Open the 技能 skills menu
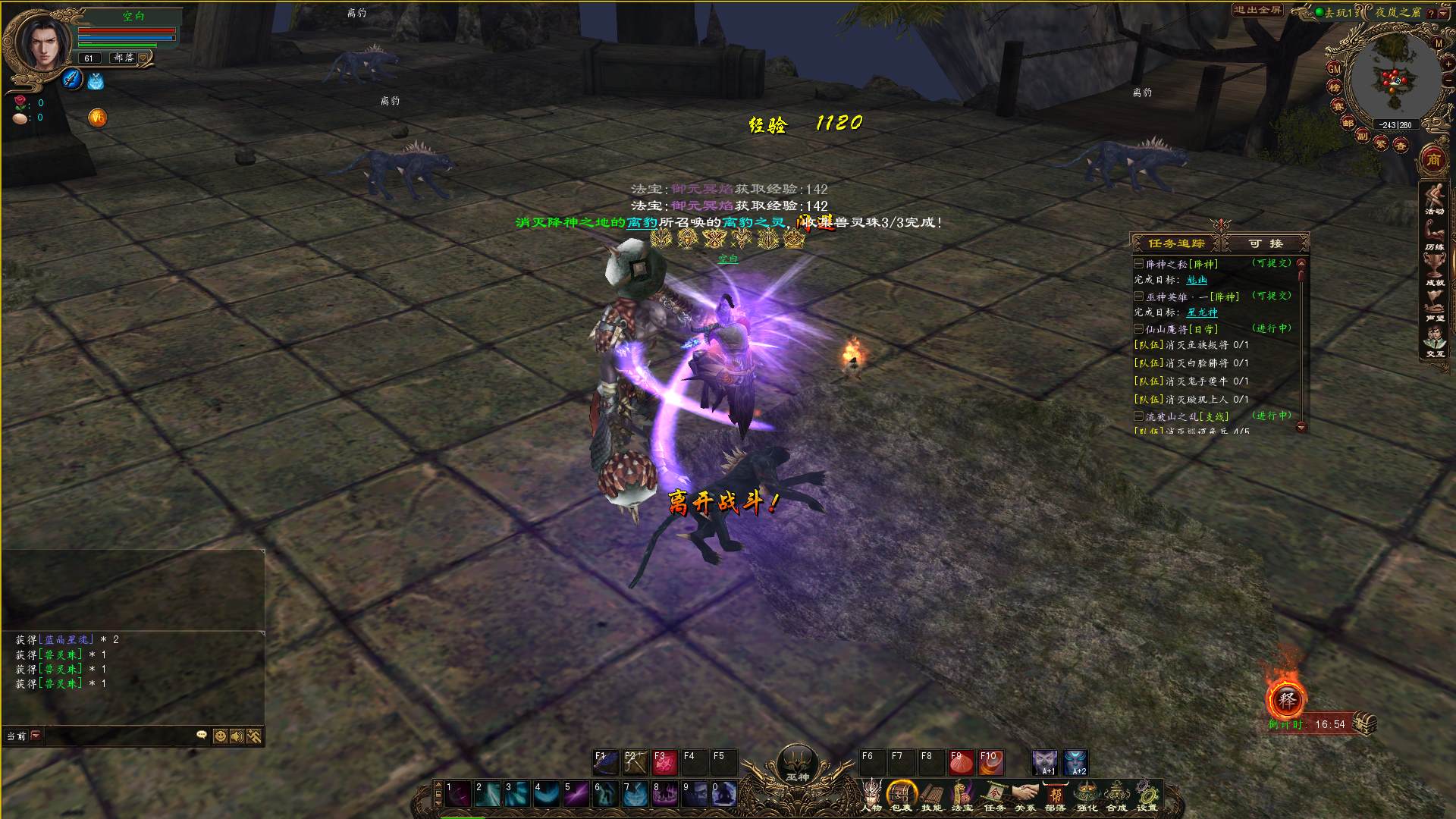The width and height of the screenshot is (1456, 819). (x=932, y=795)
